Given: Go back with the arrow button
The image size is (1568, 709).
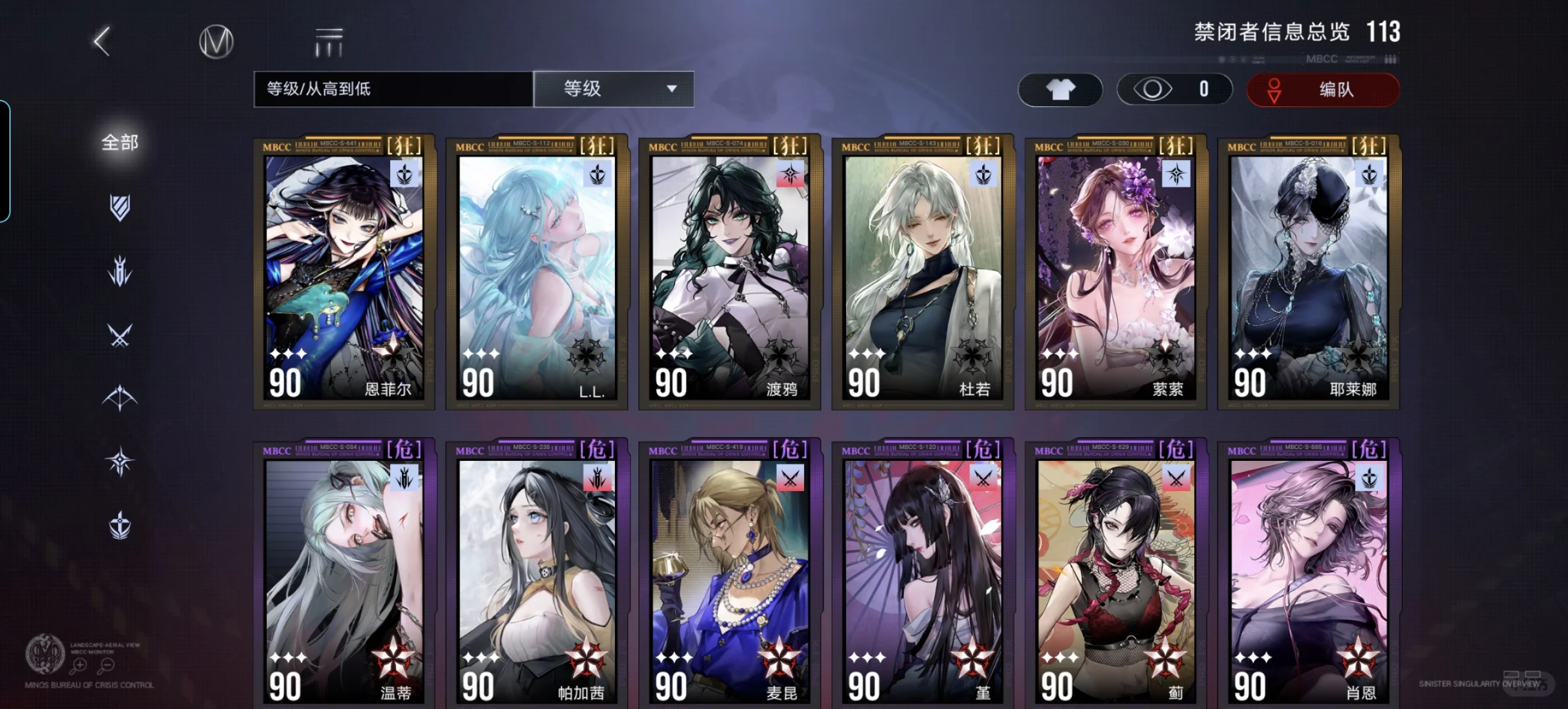Looking at the screenshot, I should point(102,42).
